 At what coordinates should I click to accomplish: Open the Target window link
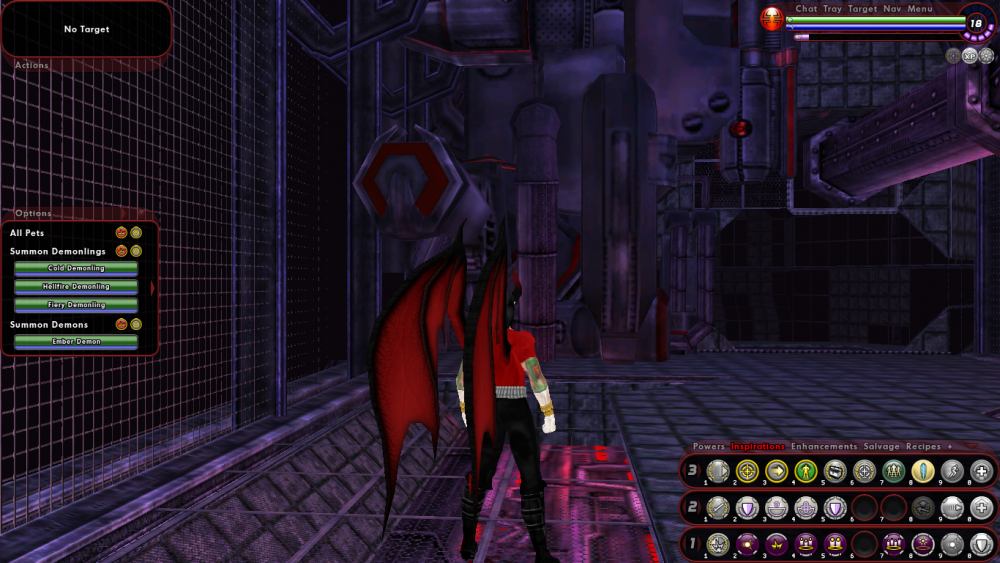point(862,9)
